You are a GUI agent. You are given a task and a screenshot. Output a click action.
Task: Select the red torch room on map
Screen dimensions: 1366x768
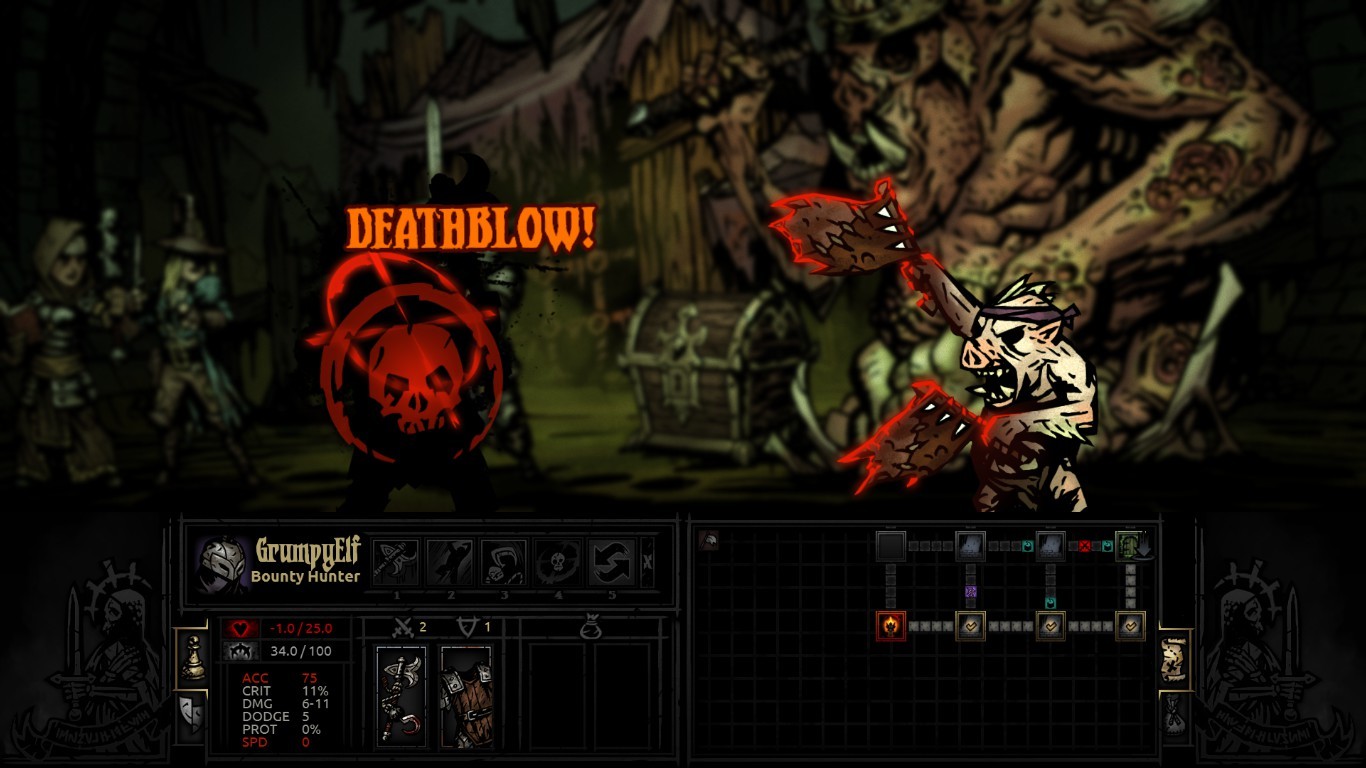(x=890, y=626)
